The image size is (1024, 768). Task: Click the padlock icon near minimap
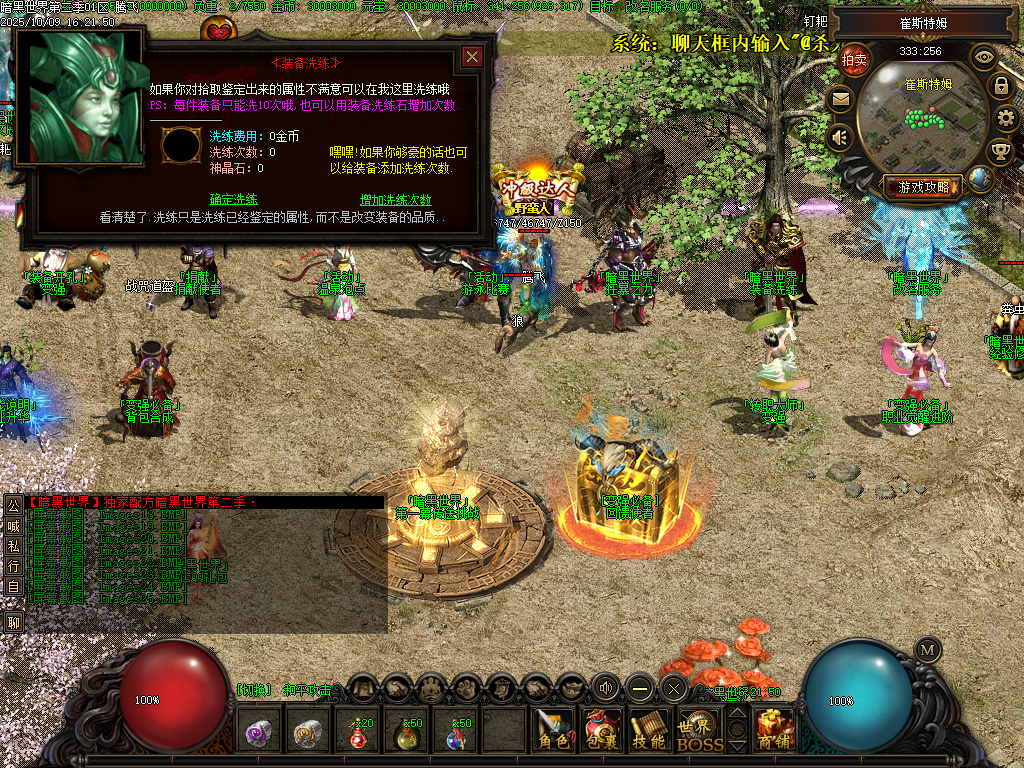(x=1000, y=86)
